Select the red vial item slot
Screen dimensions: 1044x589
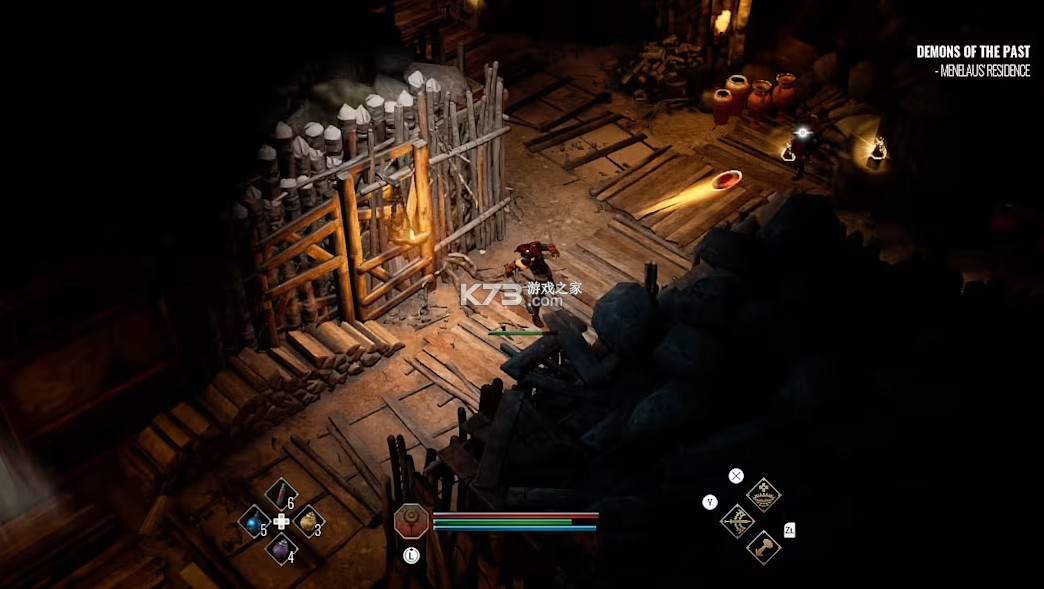coord(281,494)
